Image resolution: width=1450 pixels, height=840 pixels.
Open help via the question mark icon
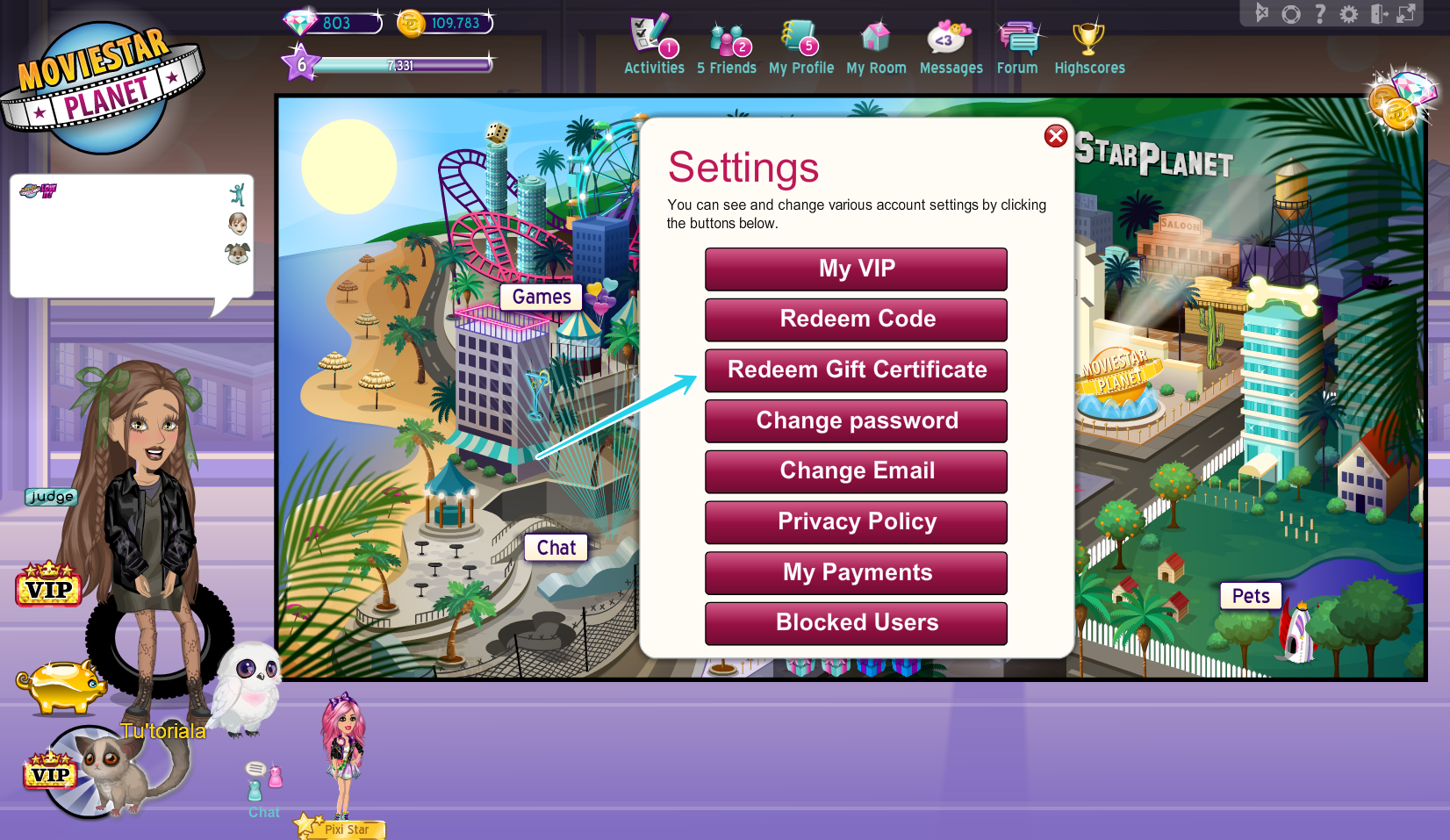pyautogui.click(x=1320, y=14)
